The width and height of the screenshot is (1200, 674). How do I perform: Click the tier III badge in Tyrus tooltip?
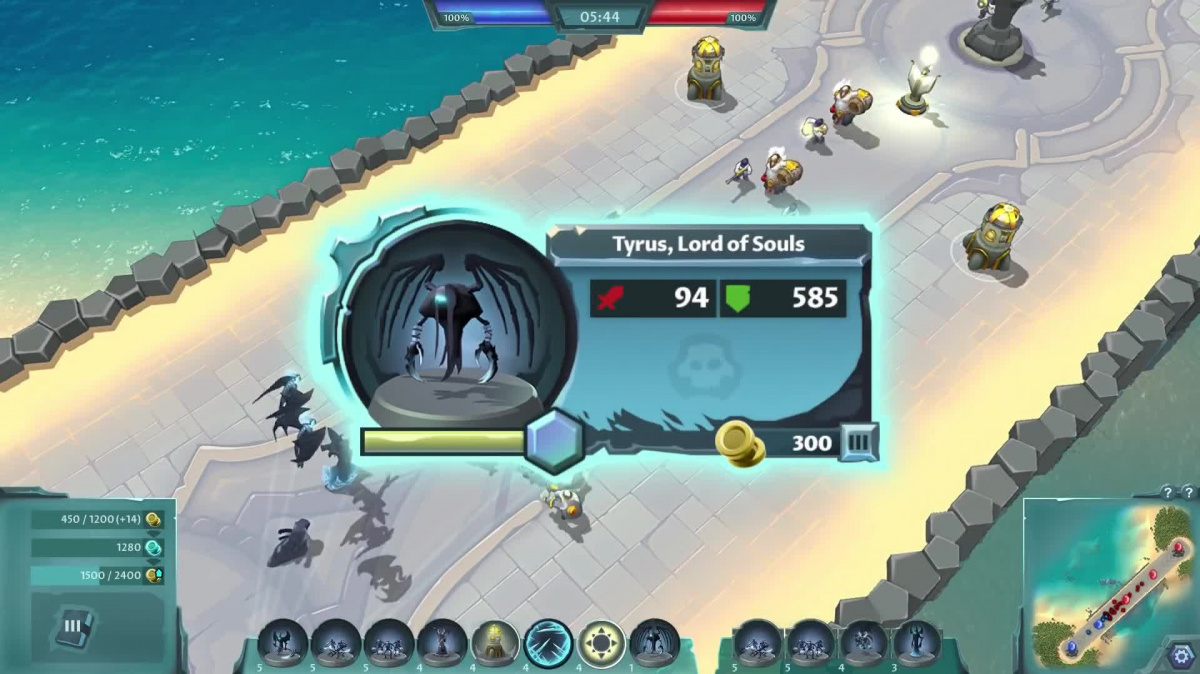(858, 442)
